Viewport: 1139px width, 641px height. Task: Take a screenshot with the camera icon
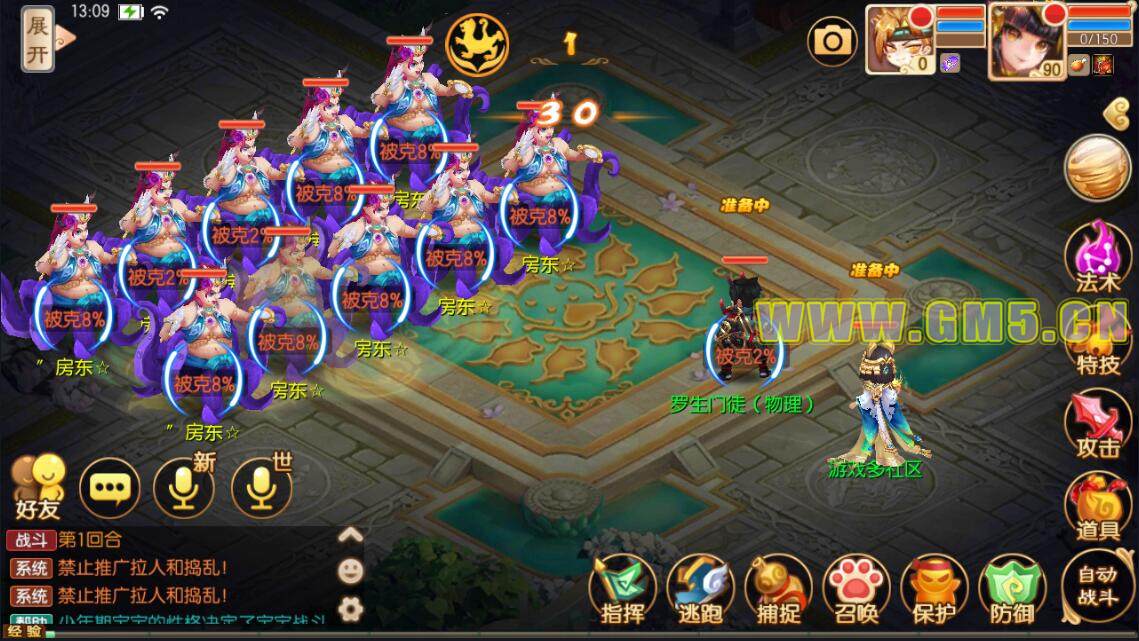point(832,41)
